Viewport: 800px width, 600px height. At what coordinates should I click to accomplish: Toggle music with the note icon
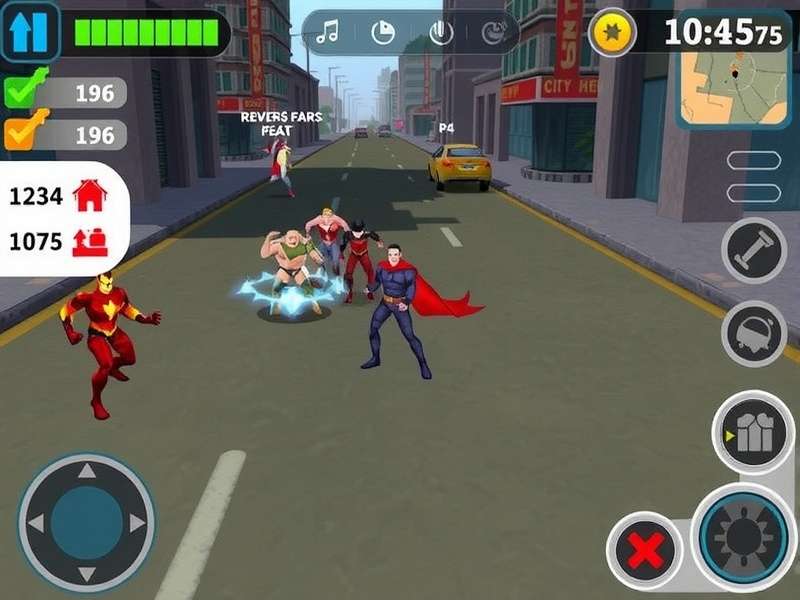pos(326,33)
